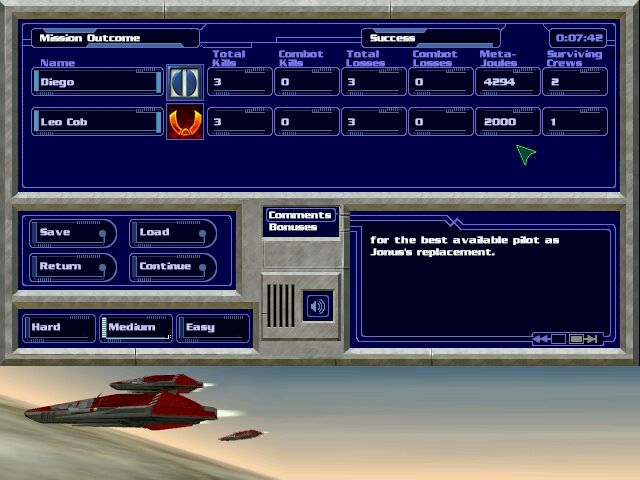Continue to the next mission
Viewport: 640px width, 480px height.
tap(172, 267)
